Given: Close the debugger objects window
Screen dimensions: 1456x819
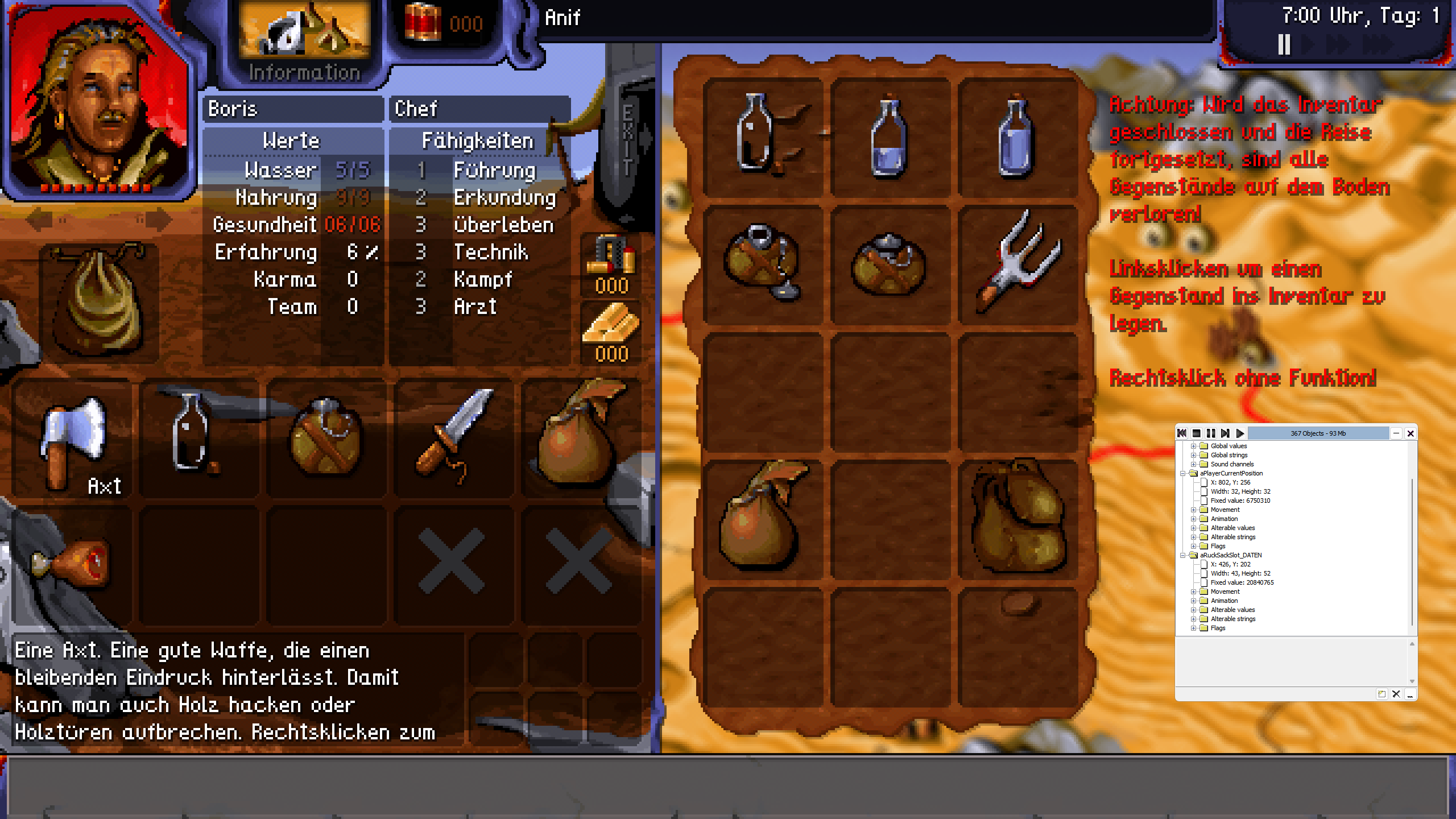Looking at the screenshot, I should (x=1410, y=433).
